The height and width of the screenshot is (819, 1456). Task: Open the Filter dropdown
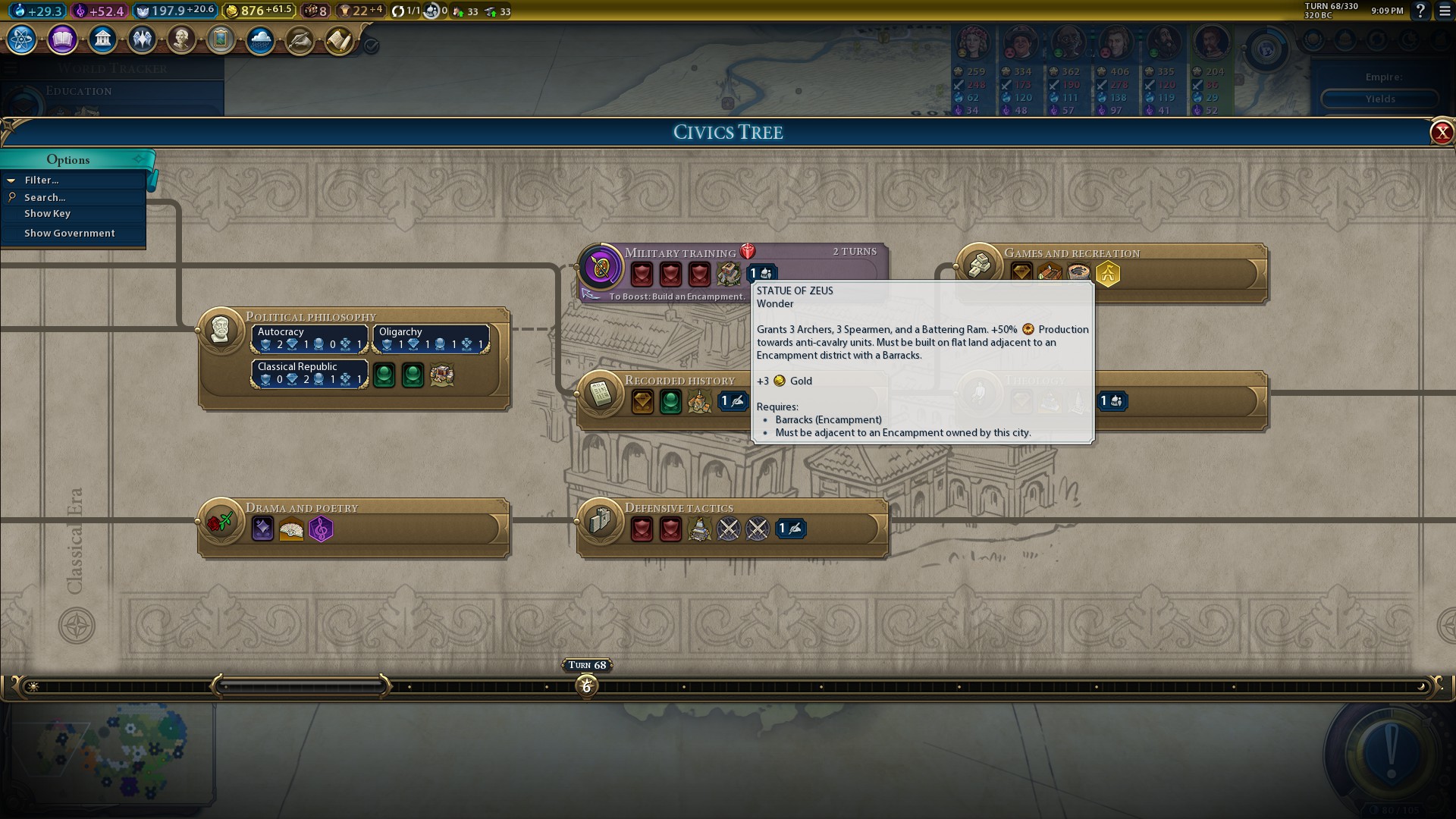click(x=42, y=180)
